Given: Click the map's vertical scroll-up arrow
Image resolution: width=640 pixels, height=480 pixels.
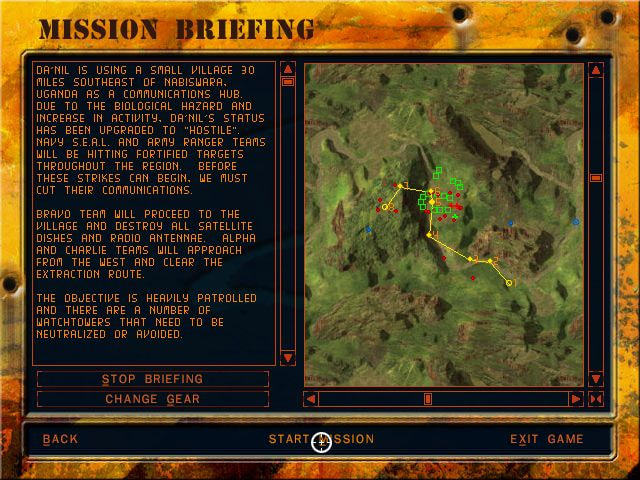Looking at the screenshot, I should [596, 71].
